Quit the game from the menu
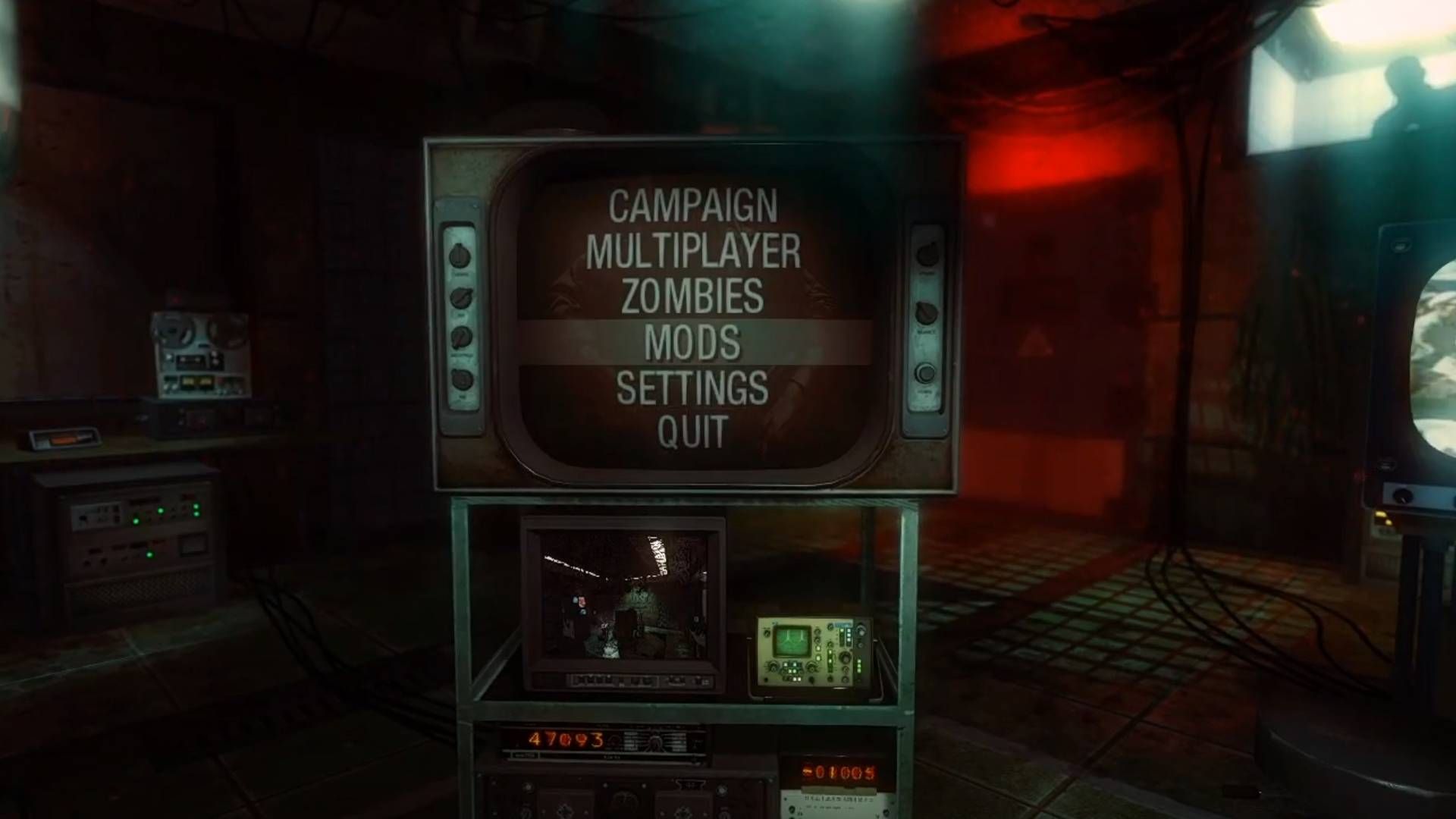This screenshot has height=819, width=1456. [x=693, y=431]
